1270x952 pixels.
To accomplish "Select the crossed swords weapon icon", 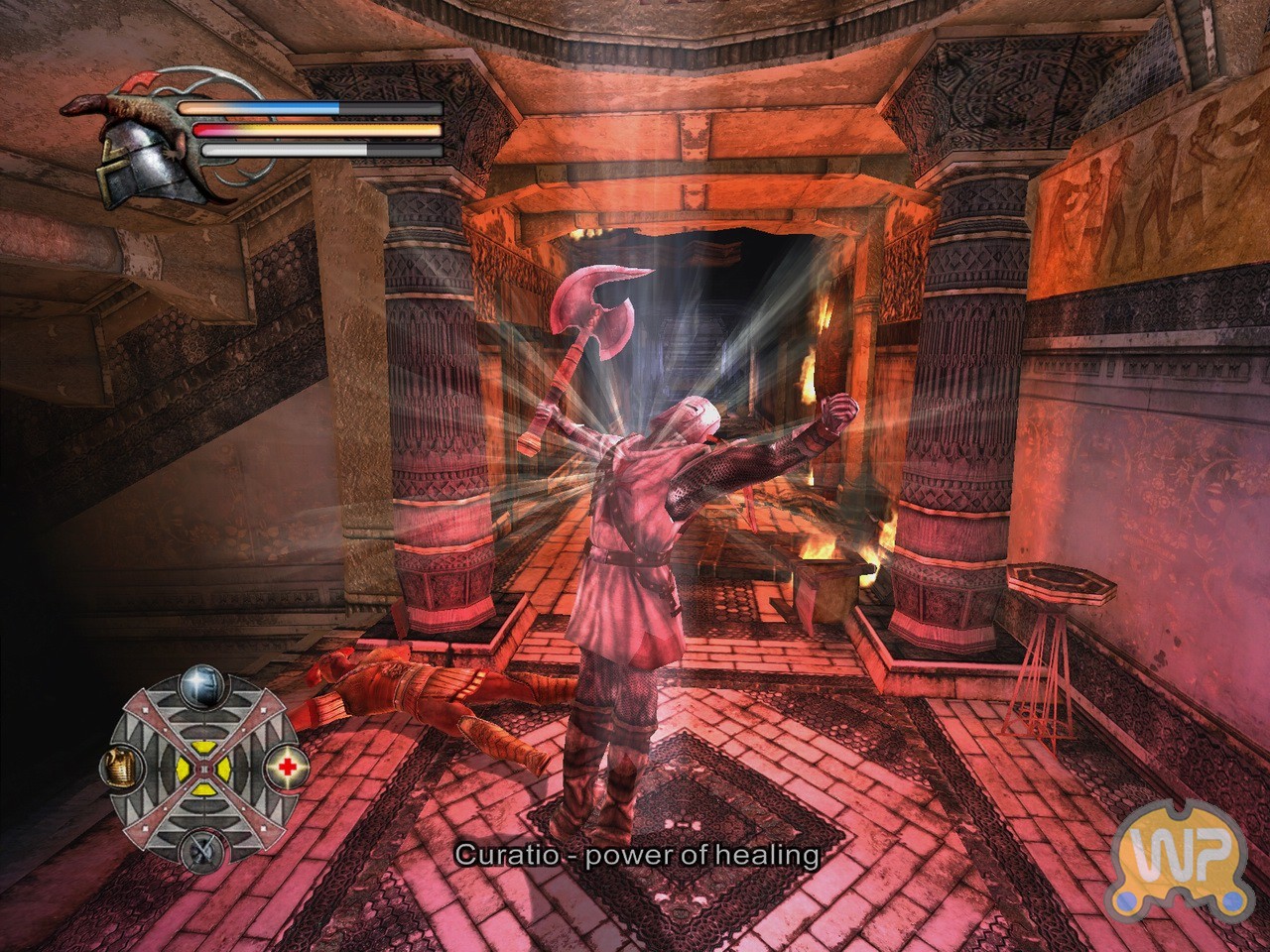I will pyautogui.click(x=201, y=849).
